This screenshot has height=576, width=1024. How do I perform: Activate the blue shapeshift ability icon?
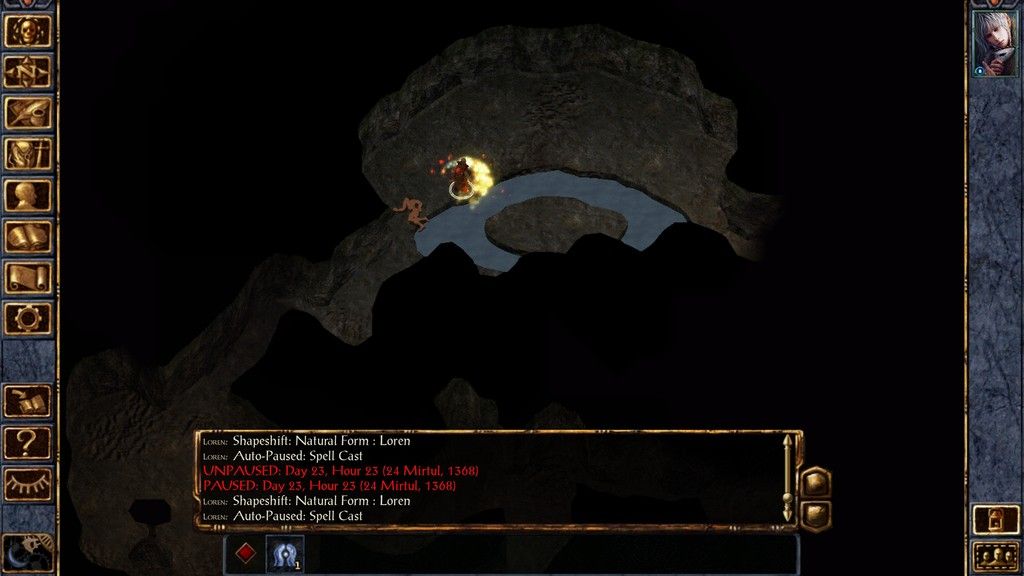pyautogui.click(x=284, y=553)
